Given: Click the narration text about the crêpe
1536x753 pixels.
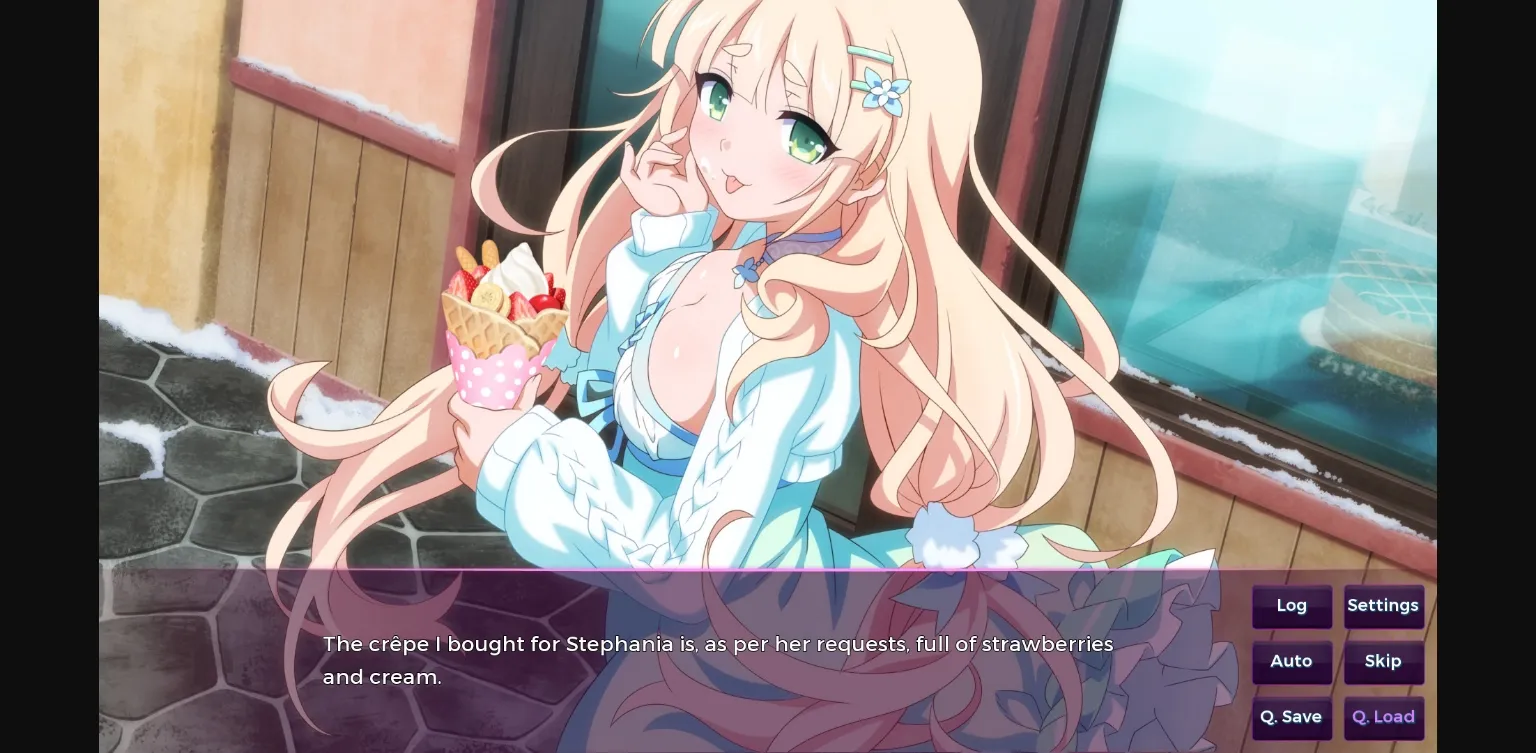Looking at the screenshot, I should (718, 660).
